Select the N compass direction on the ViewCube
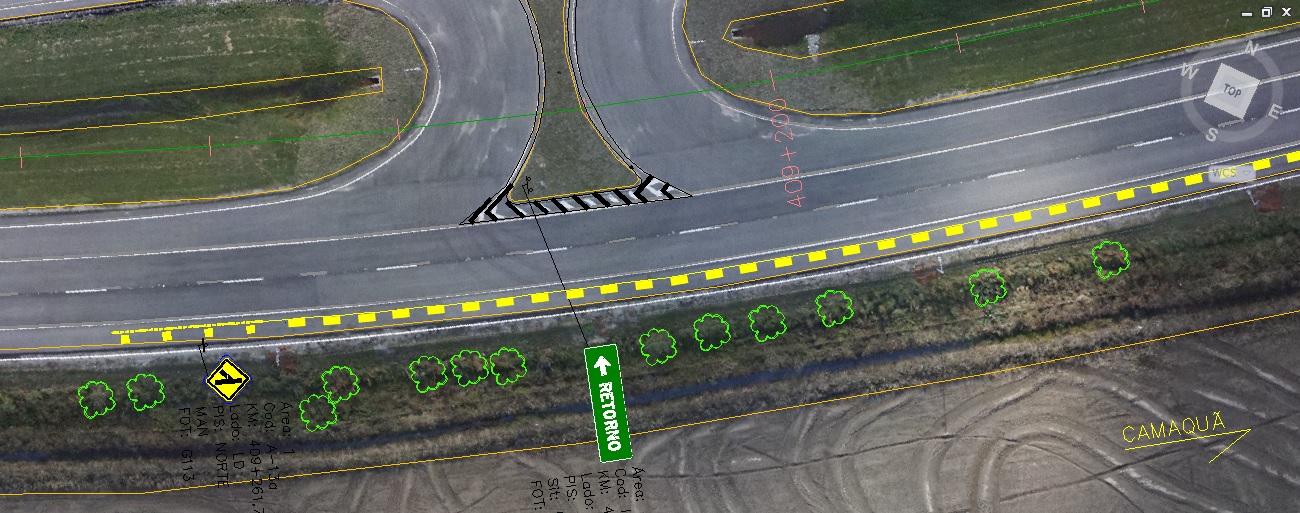This screenshot has width=1300, height=513. (1249, 48)
